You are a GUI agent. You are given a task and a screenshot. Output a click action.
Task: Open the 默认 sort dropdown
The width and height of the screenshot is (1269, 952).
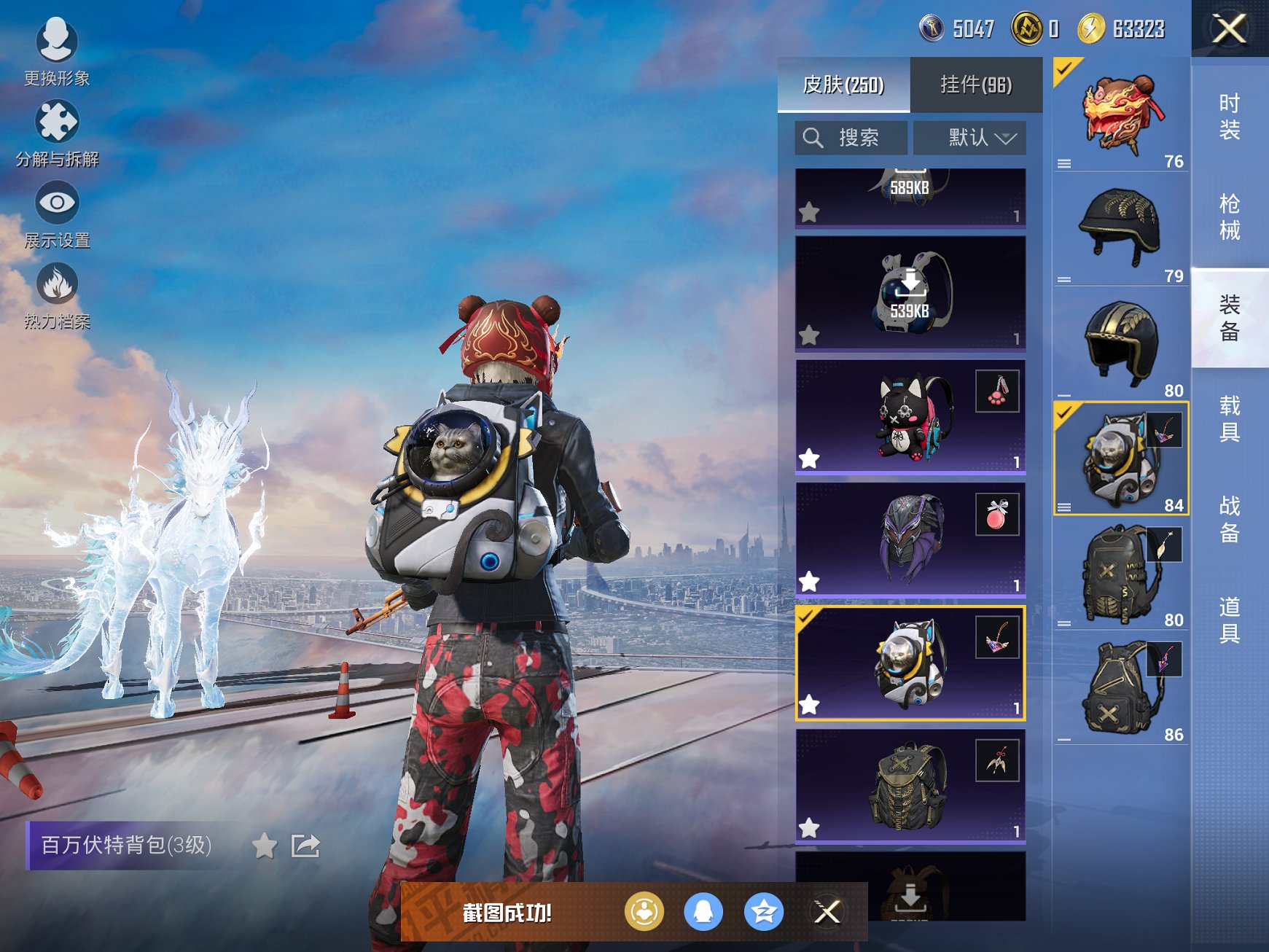tap(969, 138)
